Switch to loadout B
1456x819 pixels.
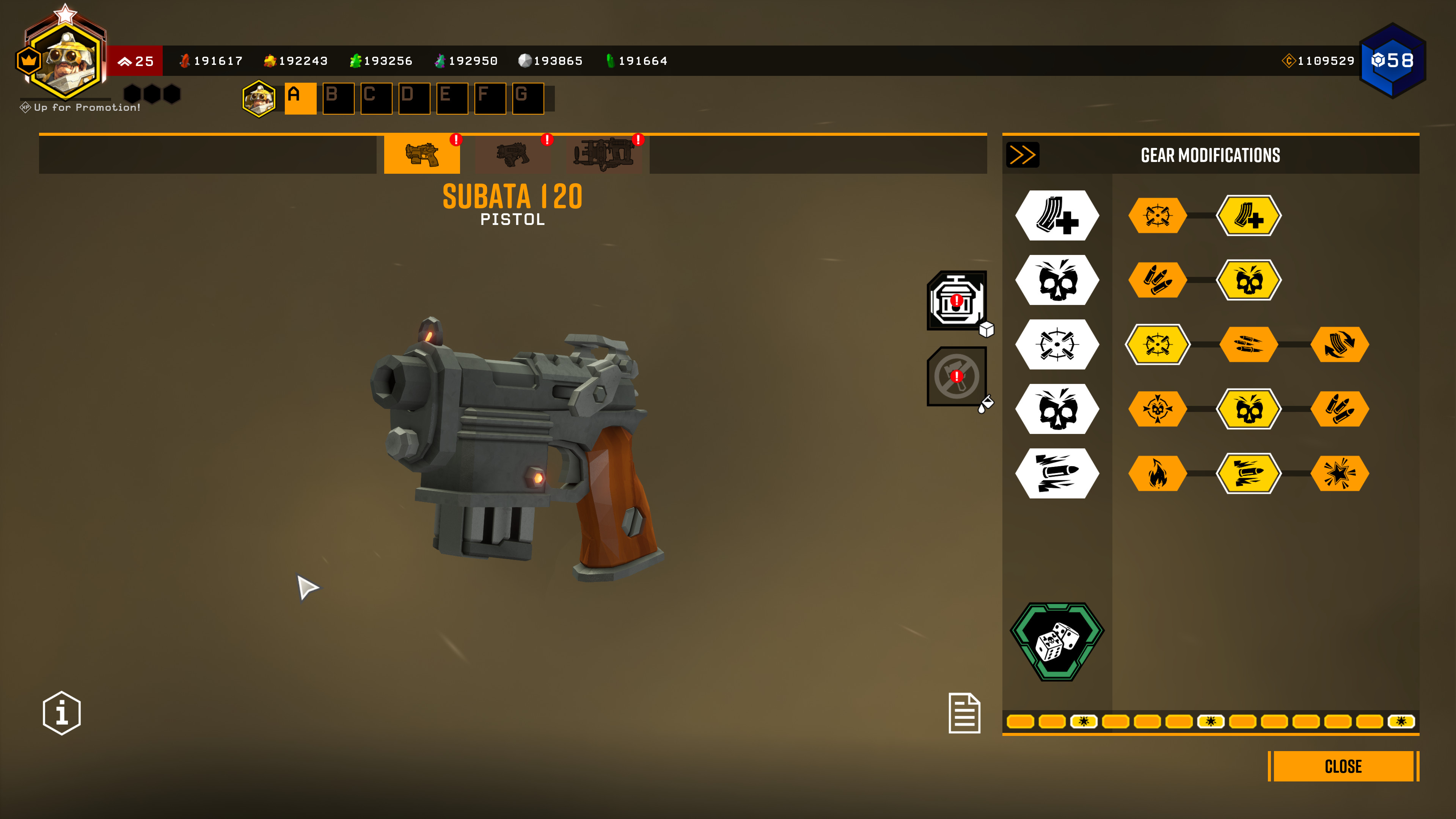click(x=338, y=98)
